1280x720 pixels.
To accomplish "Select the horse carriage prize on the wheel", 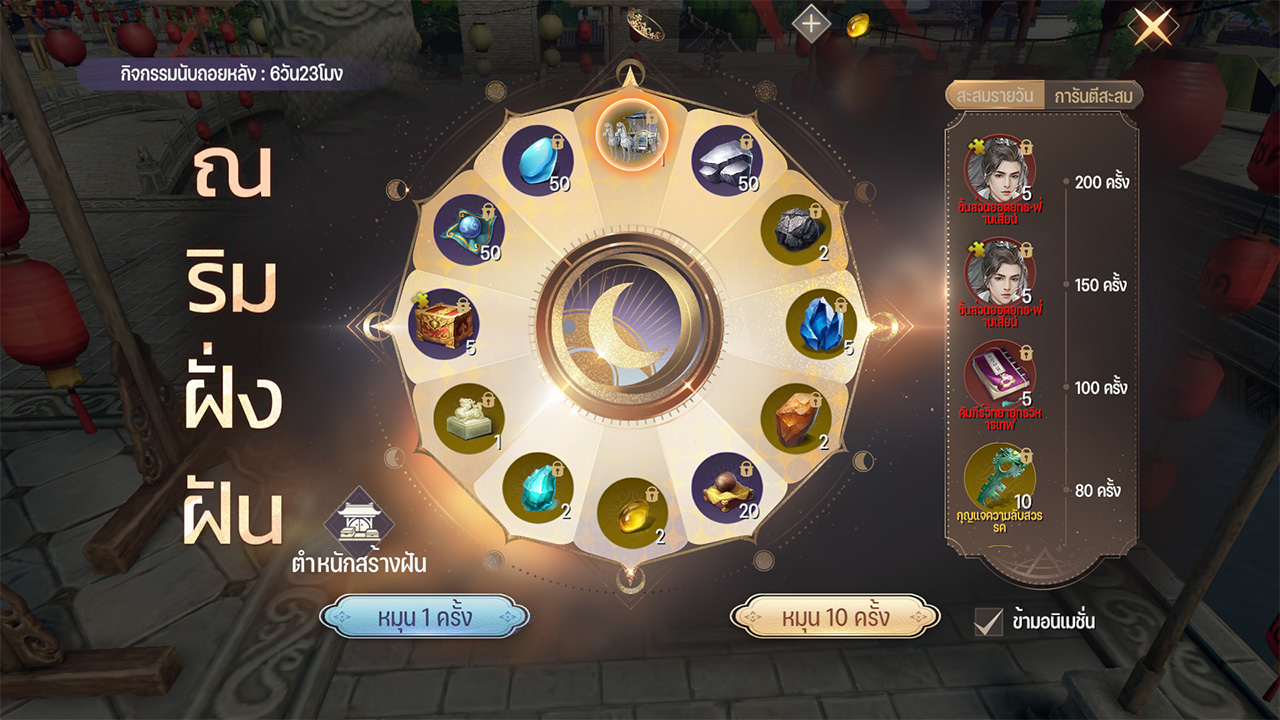I will click(631, 135).
